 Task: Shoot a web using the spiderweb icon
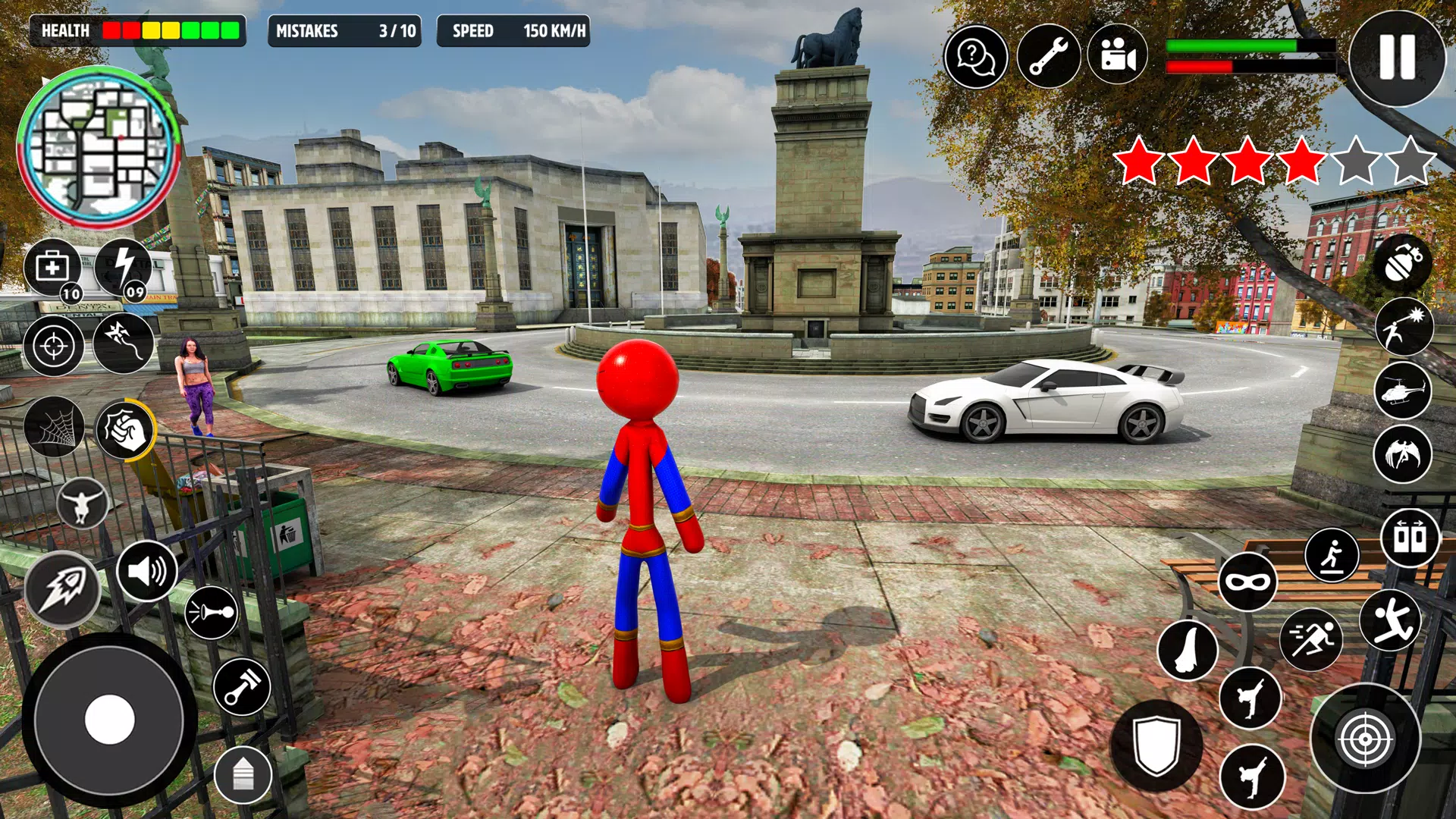tap(54, 427)
